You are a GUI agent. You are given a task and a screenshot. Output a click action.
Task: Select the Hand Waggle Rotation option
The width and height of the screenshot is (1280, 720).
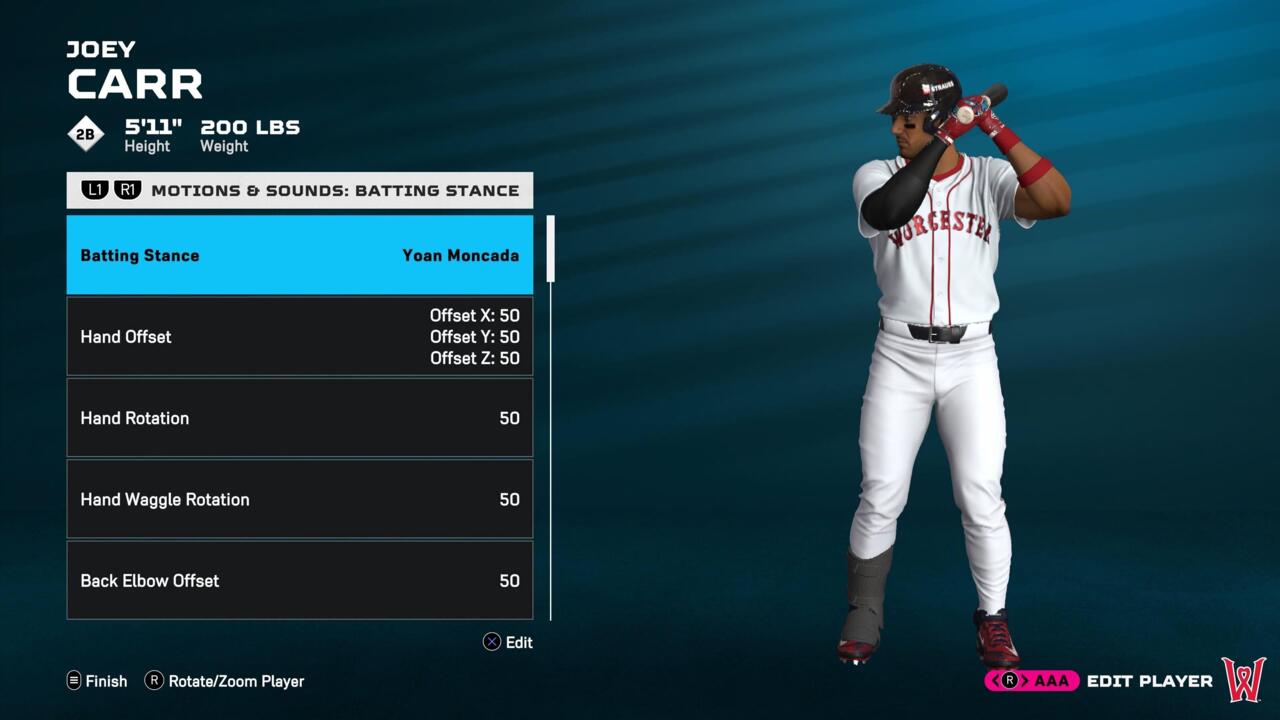pyautogui.click(x=299, y=499)
